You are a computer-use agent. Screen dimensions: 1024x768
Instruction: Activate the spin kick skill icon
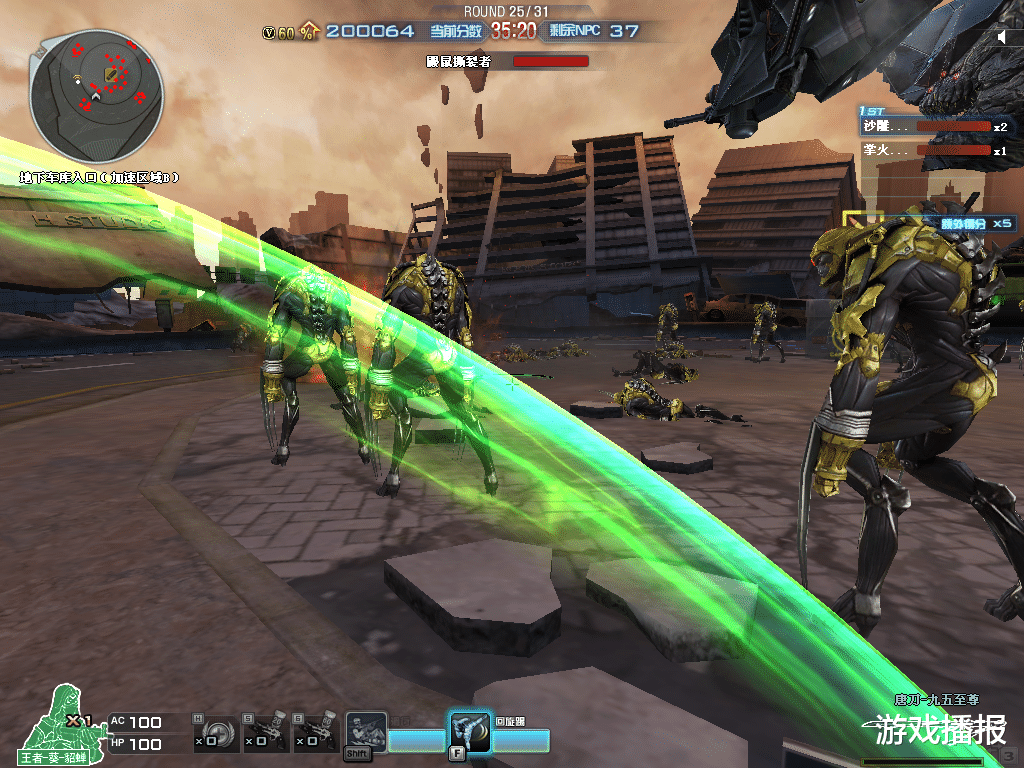[470, 731]
